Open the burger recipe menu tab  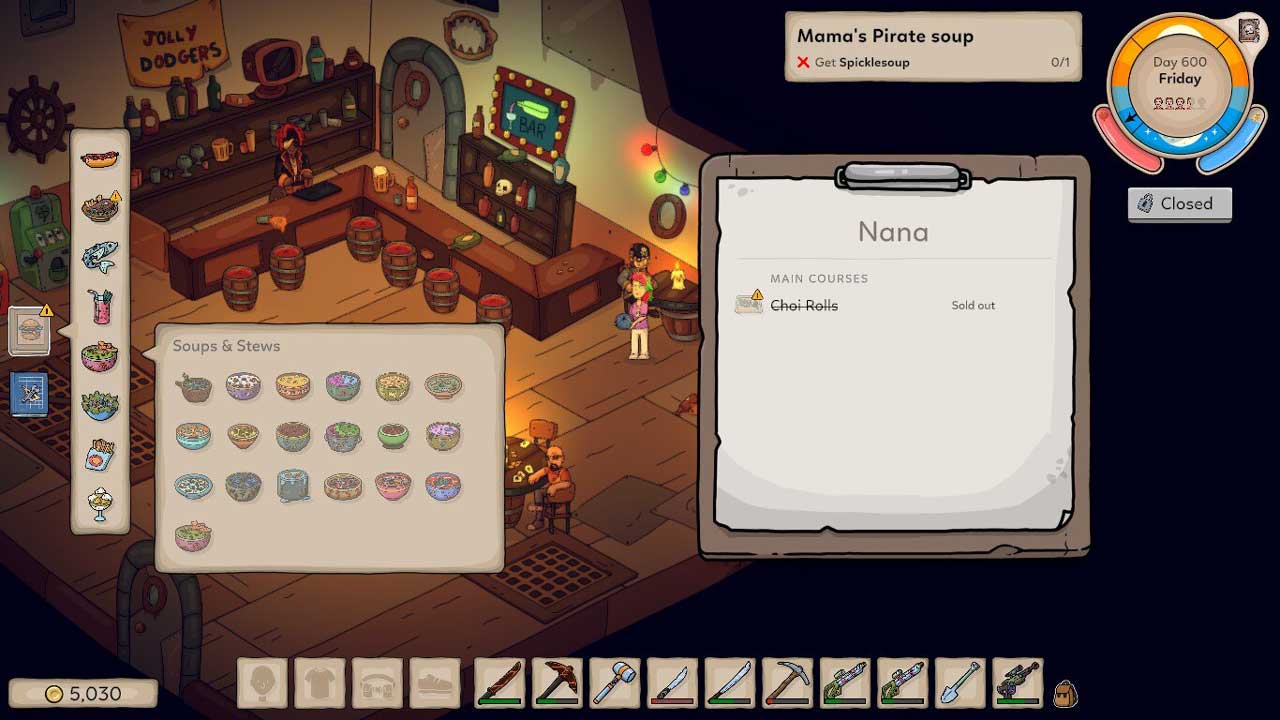click(x=30, y=331)
